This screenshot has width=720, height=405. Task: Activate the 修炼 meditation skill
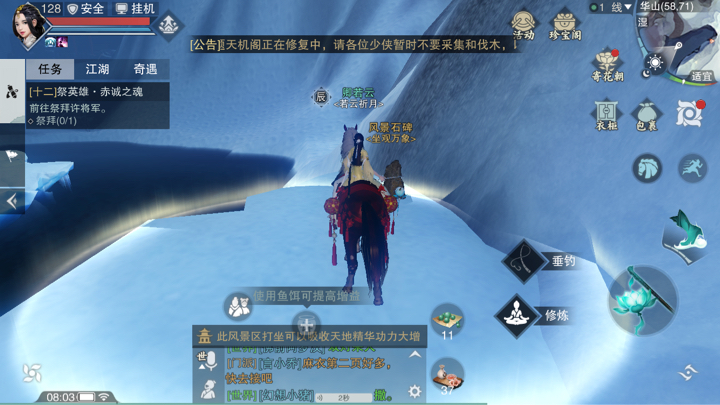[x=518, y=315]
